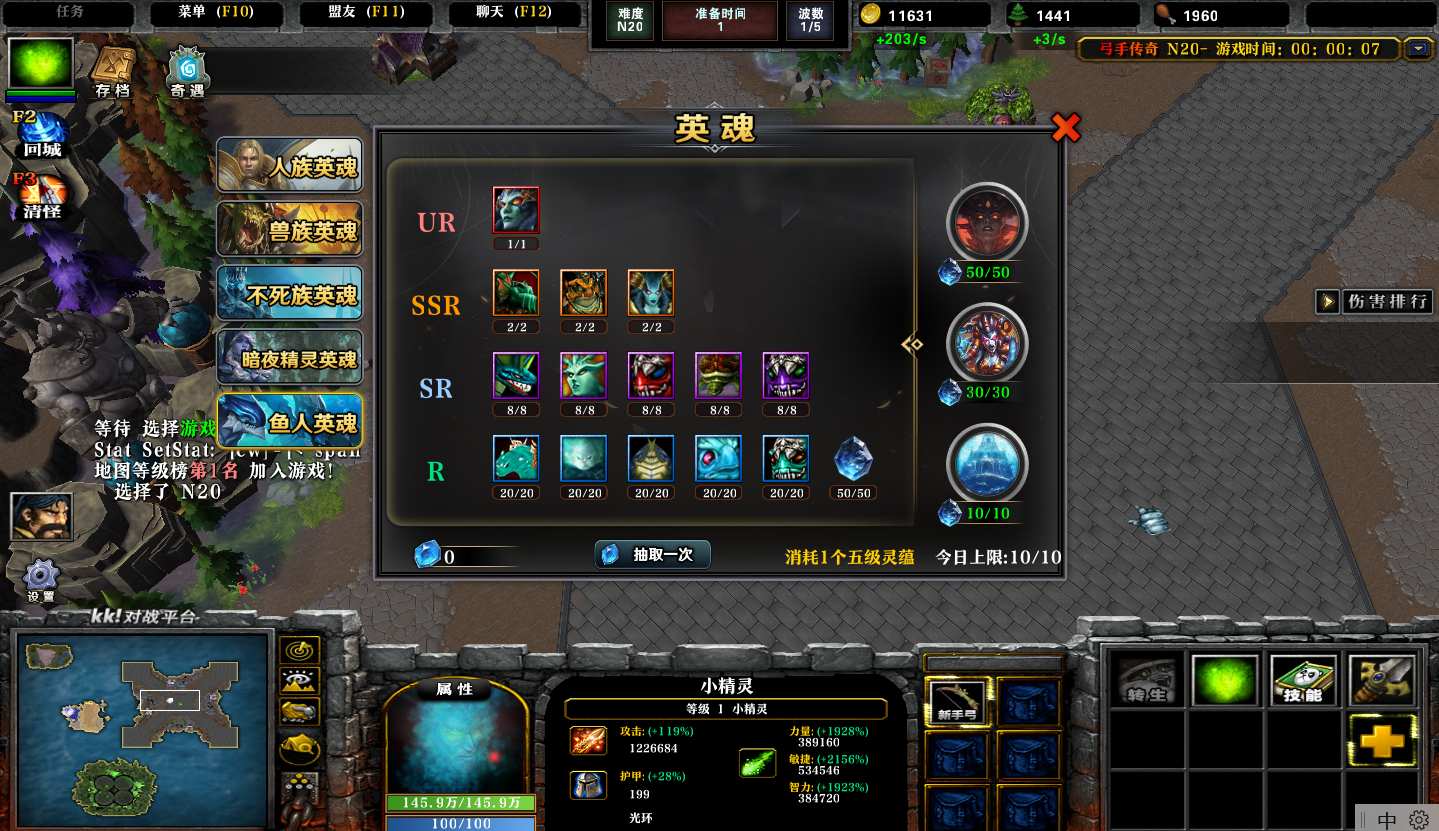
Task: Activate the 清怪 clear monsters skill
Action: (x=42, y=196)
